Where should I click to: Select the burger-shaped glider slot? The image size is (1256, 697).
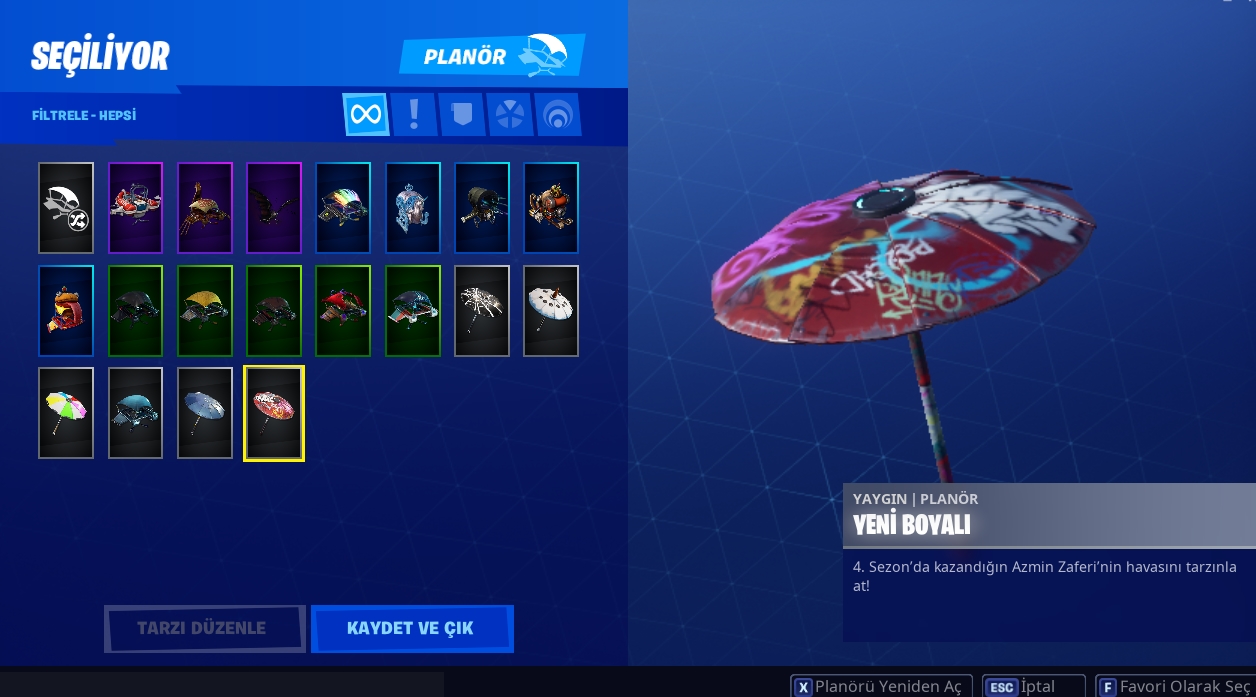(66, 311)
